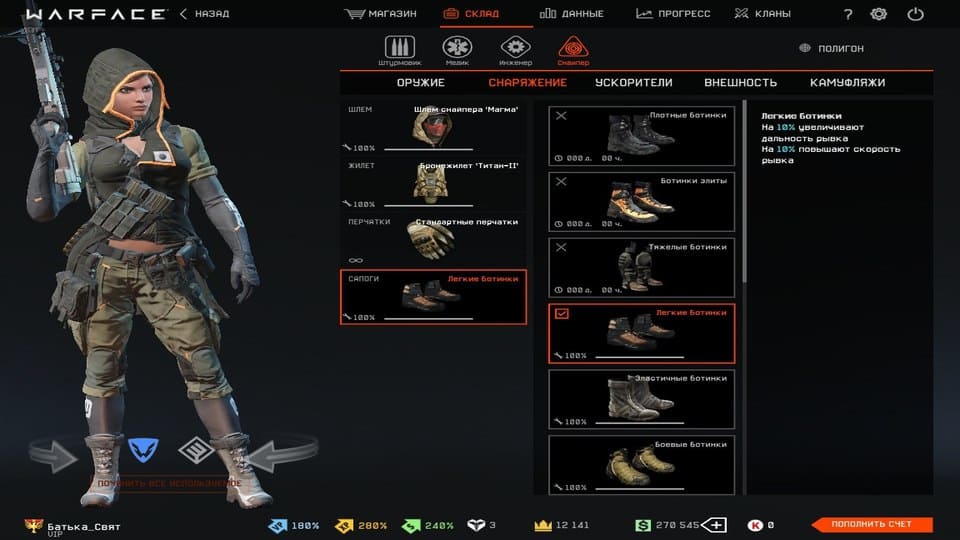
Task: Open the Прогресс menu
Action: tap(673, 14)
